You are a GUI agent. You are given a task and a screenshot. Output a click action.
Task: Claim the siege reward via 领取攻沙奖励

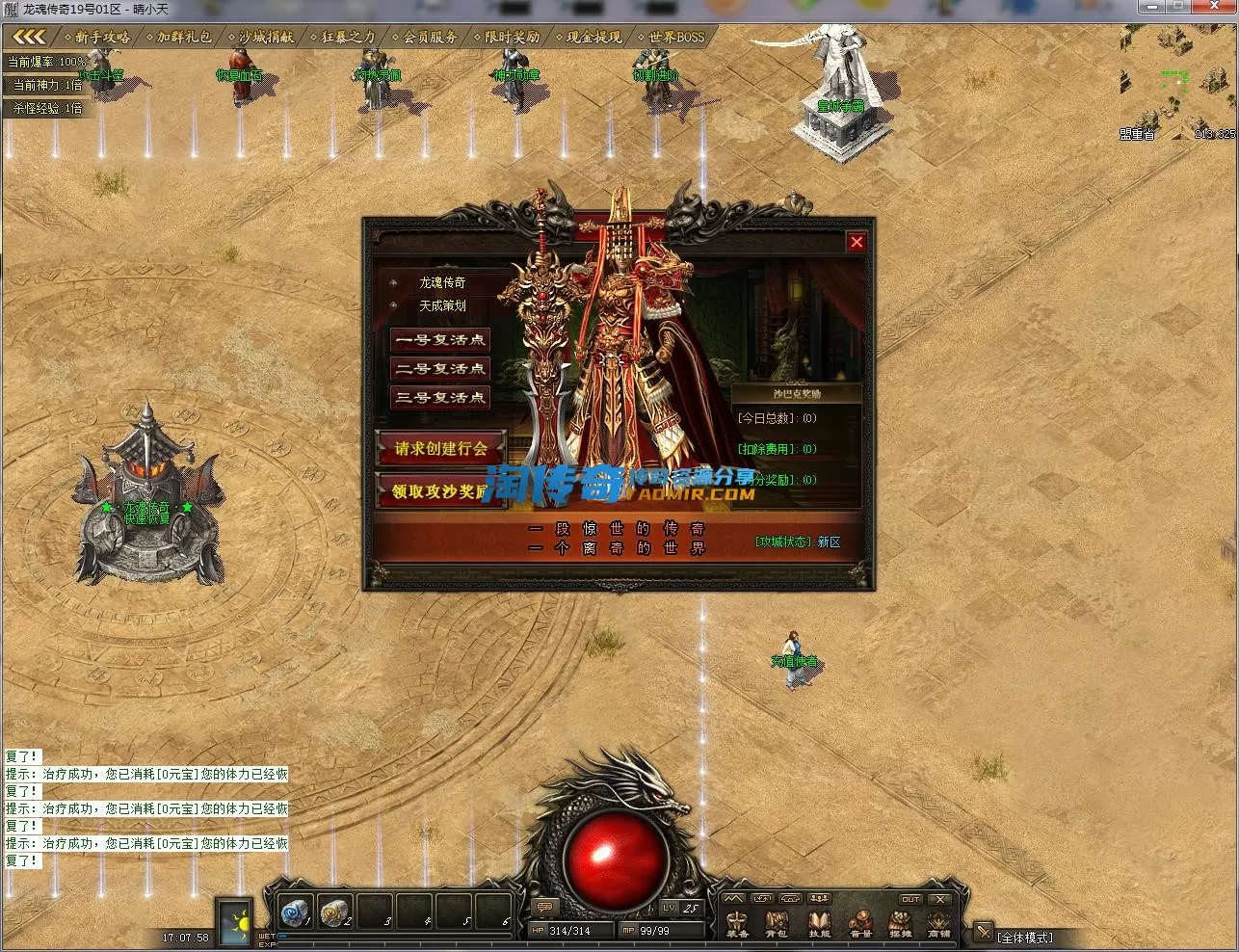pyautogui.click(x=440, y=491)
